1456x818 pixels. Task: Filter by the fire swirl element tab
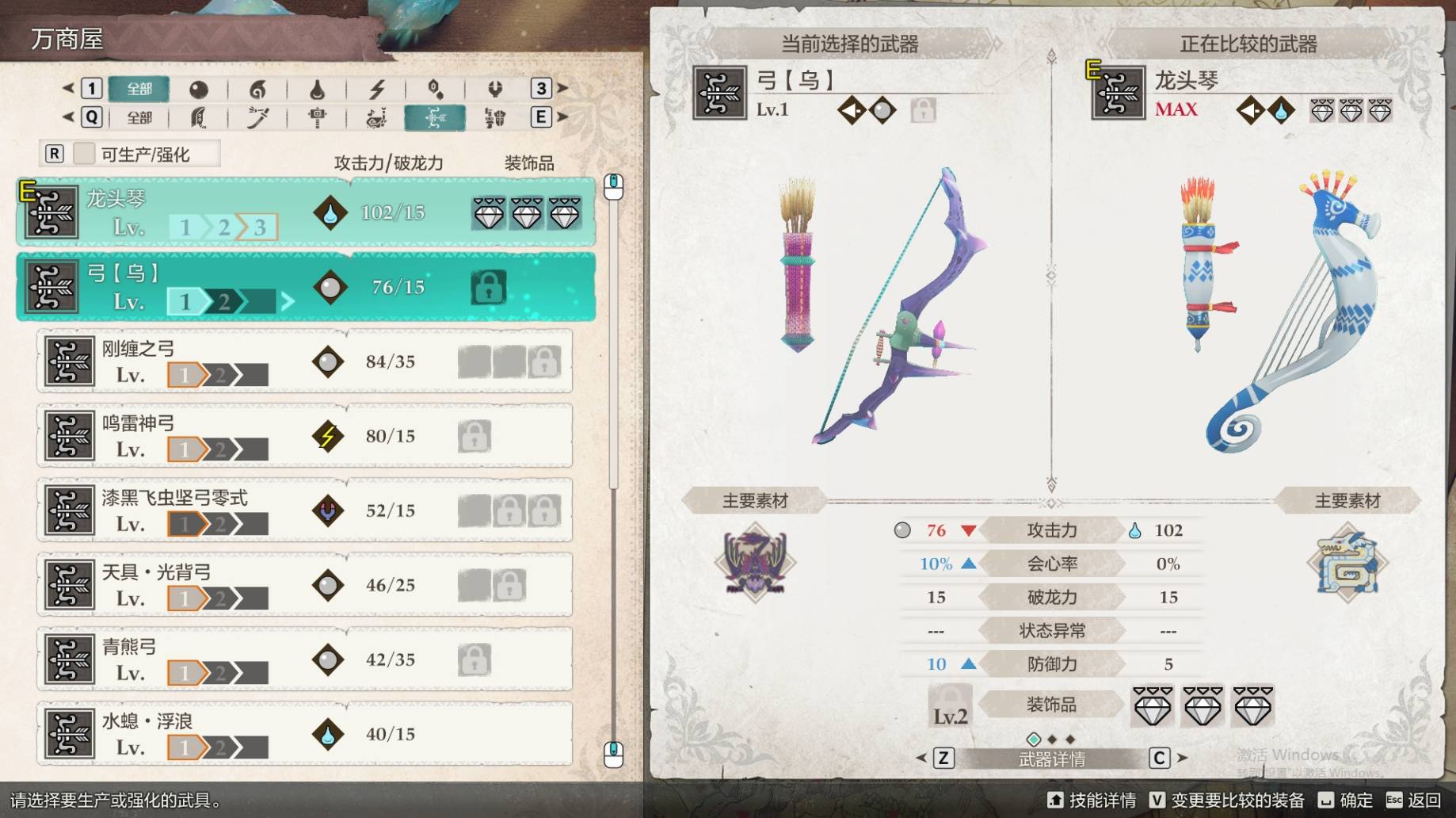tap(257, 89)
